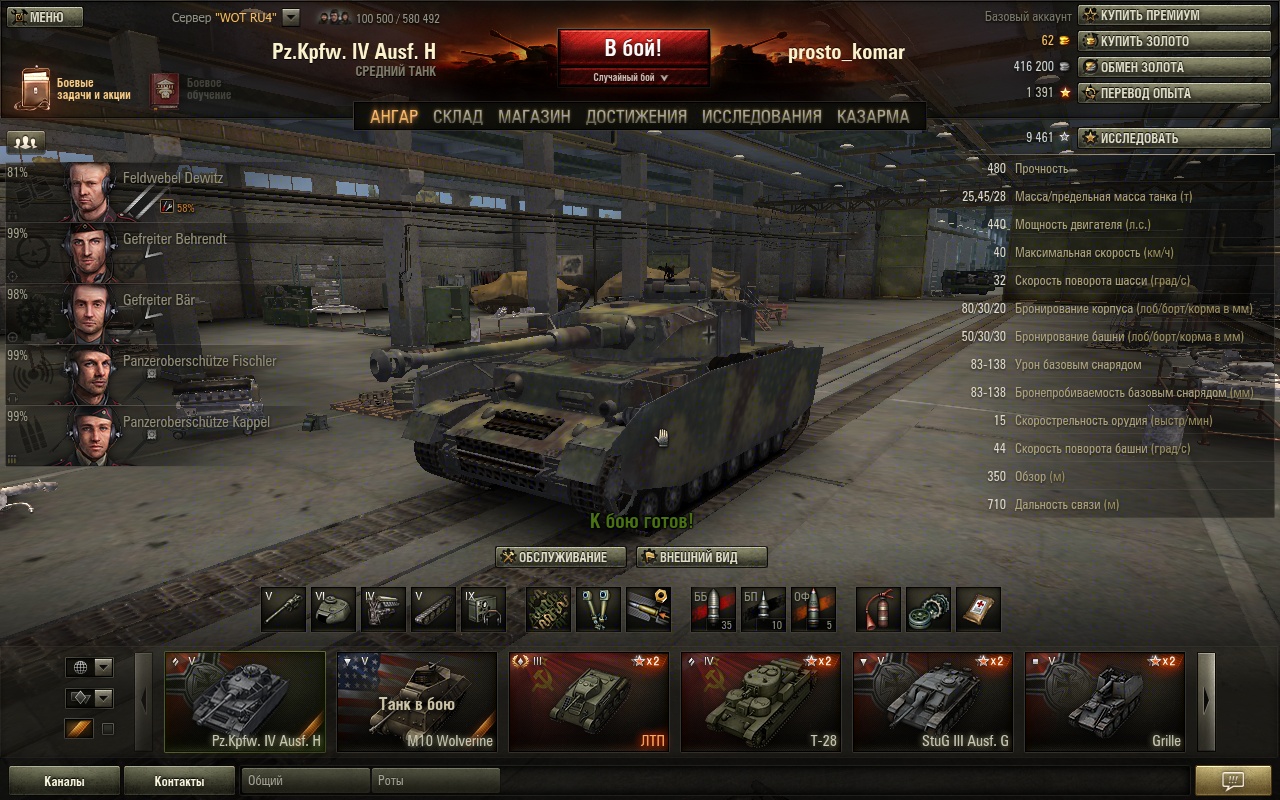The height and width of the screenshot is (800, 1280).
Task: Choose the КУПИТЬ ЗОЛОТО button
Action: click(x=1174, y=41)
